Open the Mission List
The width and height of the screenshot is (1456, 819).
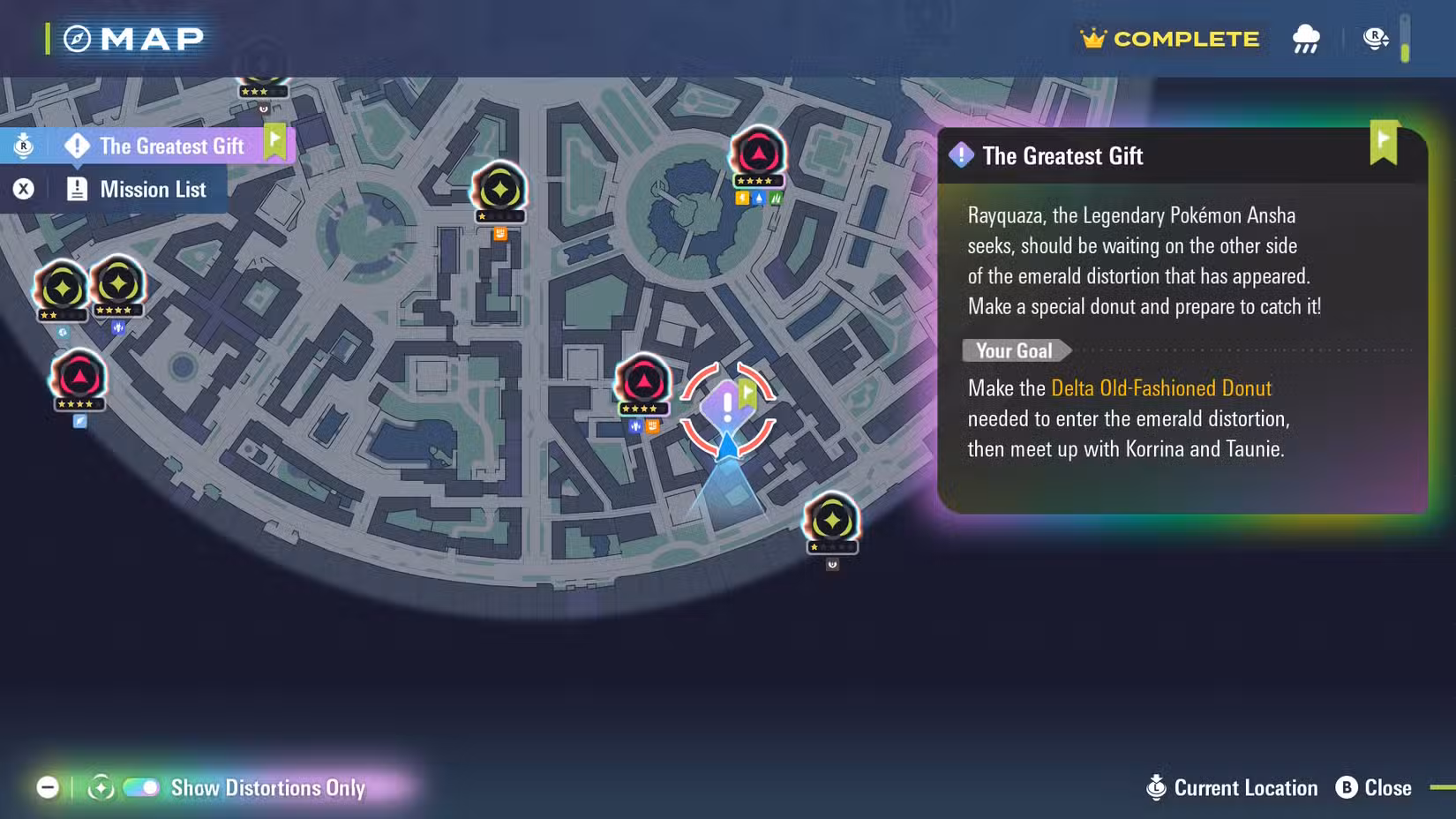[152, 190]
